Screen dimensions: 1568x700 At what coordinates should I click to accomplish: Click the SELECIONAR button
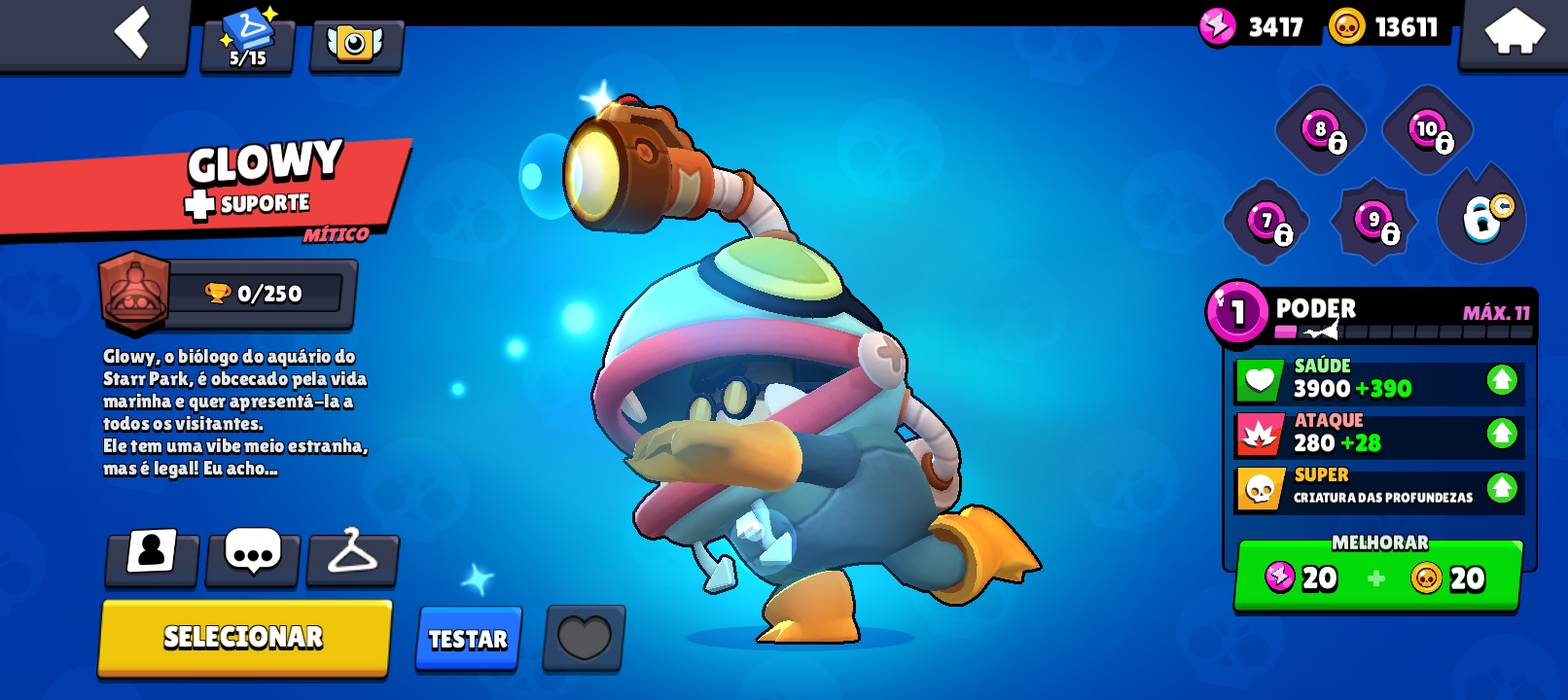click(x=243, y=637)
